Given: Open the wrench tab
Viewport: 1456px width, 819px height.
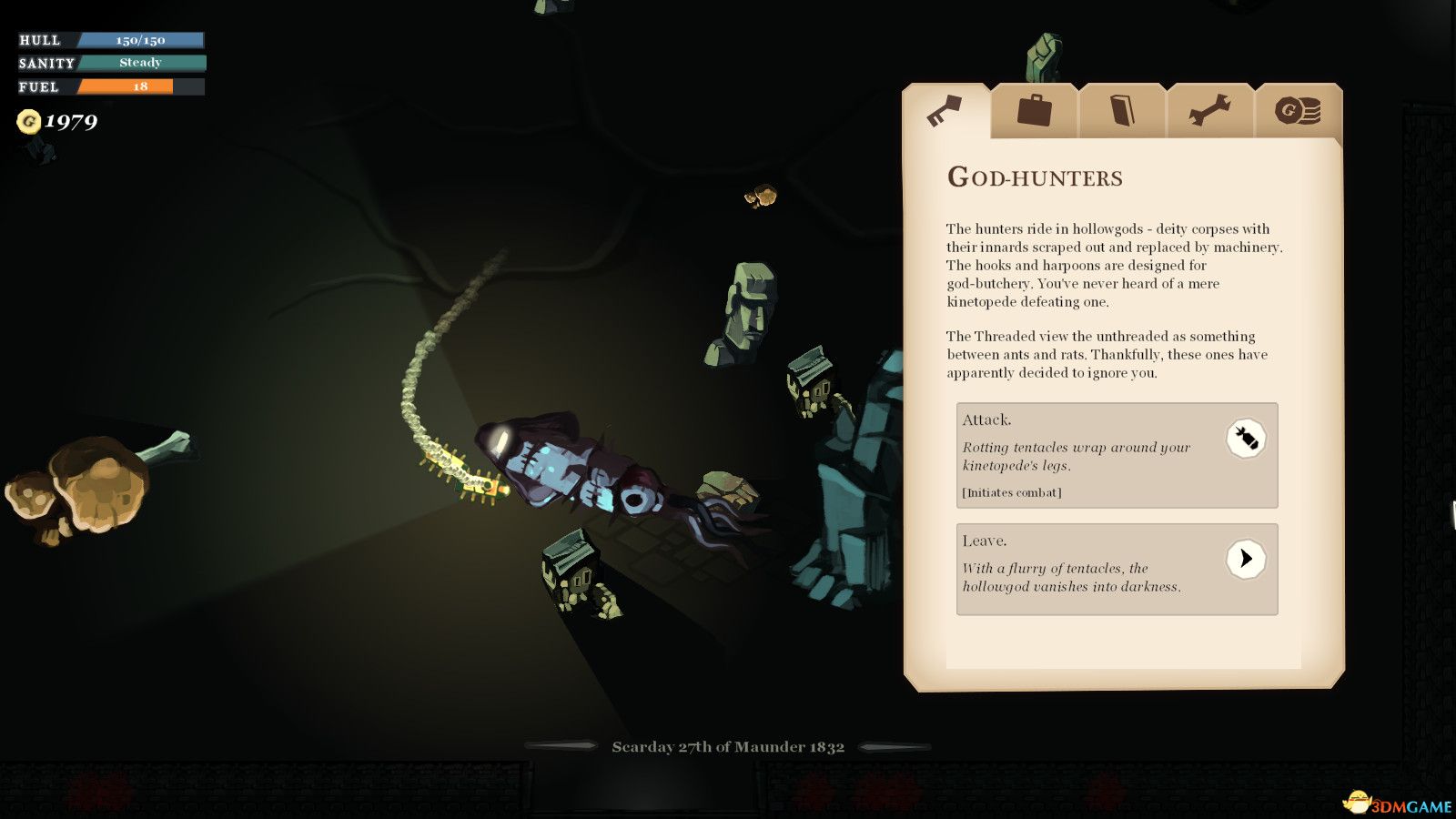Looking at the screenshot, I should coord(1210,111).
